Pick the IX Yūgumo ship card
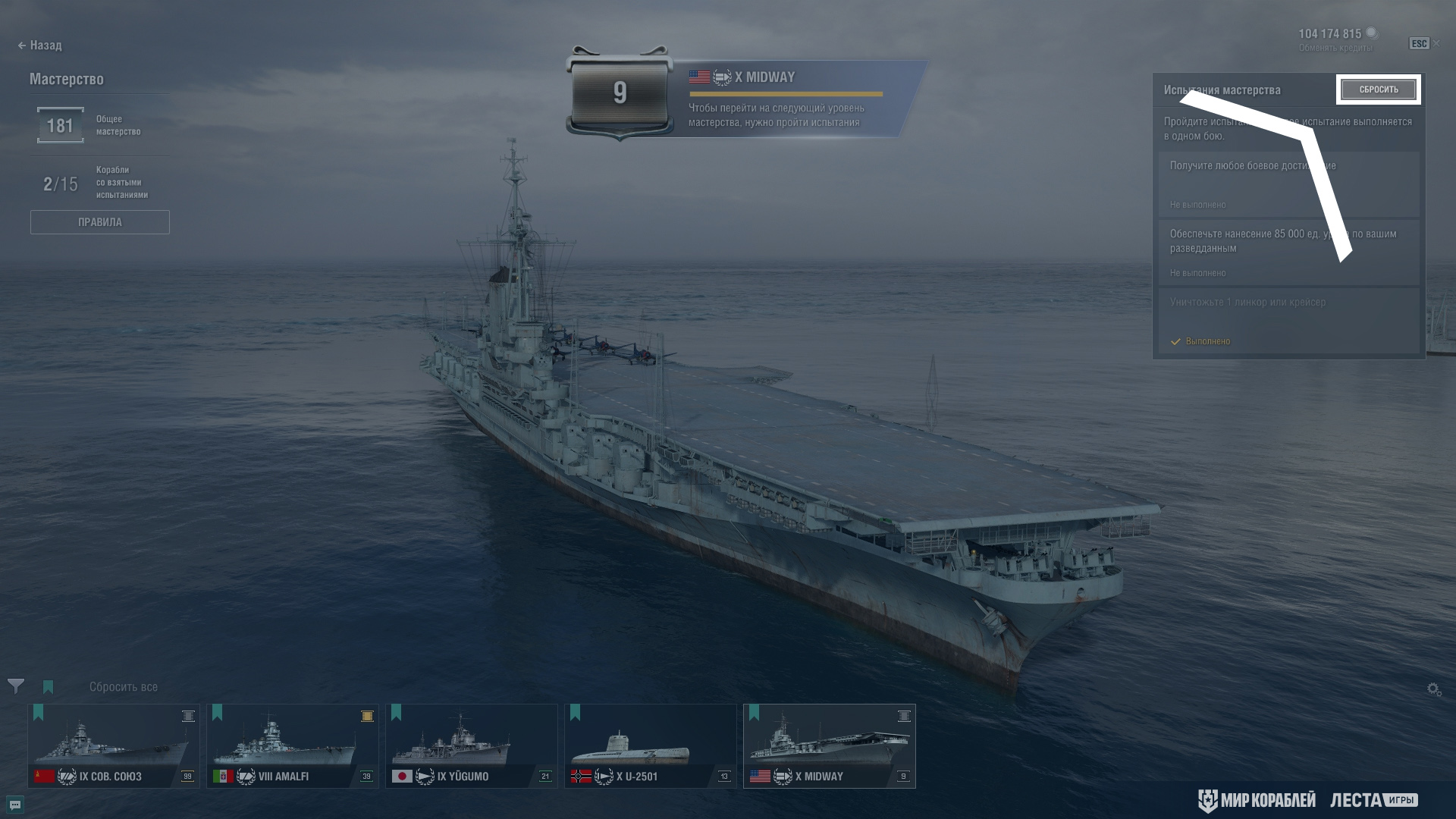This screenshot has width=1456, height=819. pyautogui.click(x=472, y=746)
